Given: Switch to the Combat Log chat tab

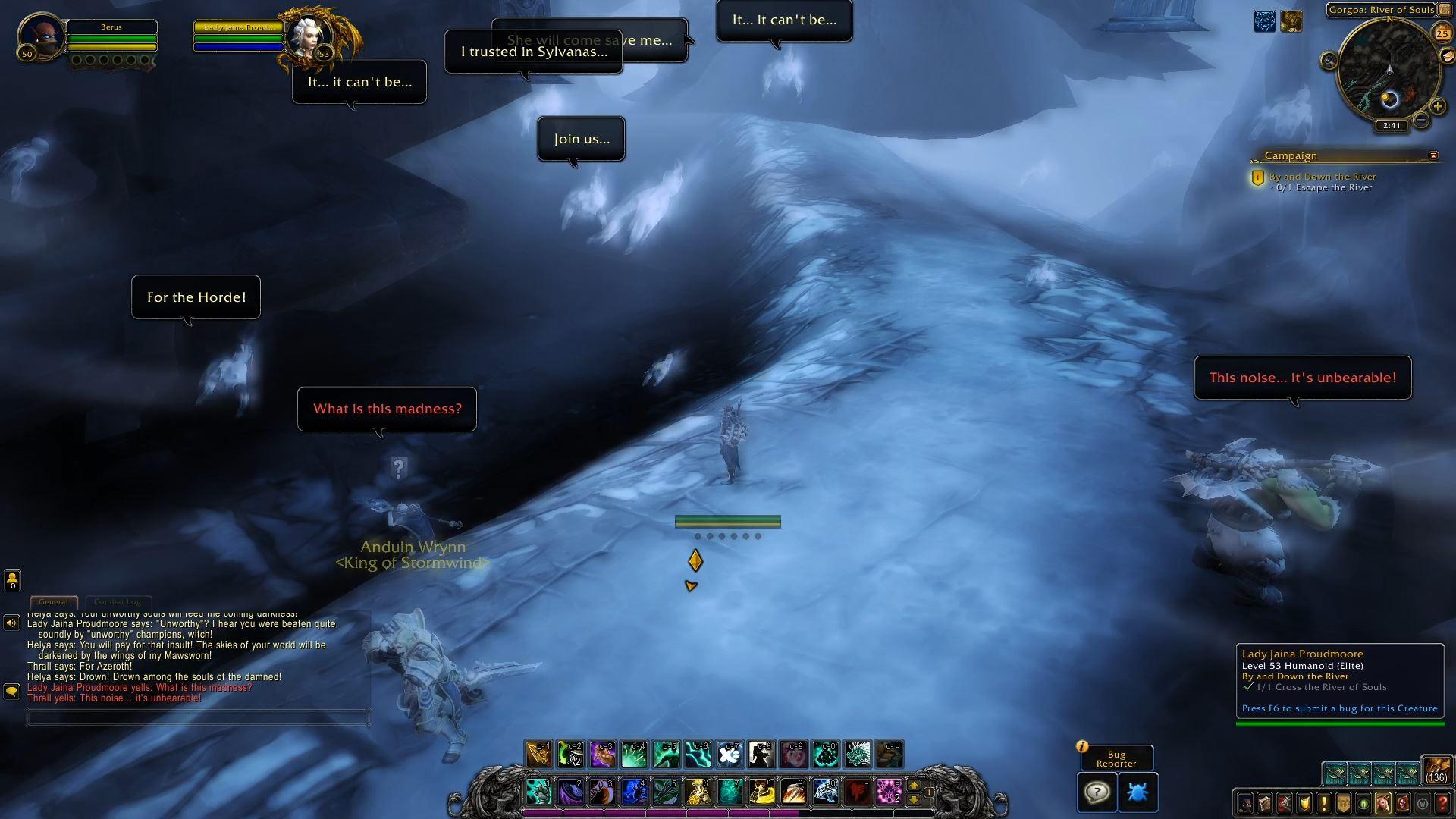Looking at the screenshot, I should pos(118,601).
